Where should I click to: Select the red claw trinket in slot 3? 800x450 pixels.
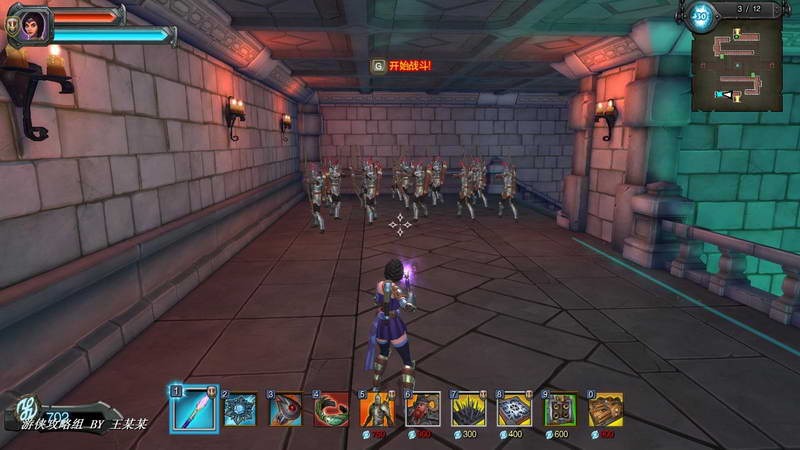click(x=286, y=409)
